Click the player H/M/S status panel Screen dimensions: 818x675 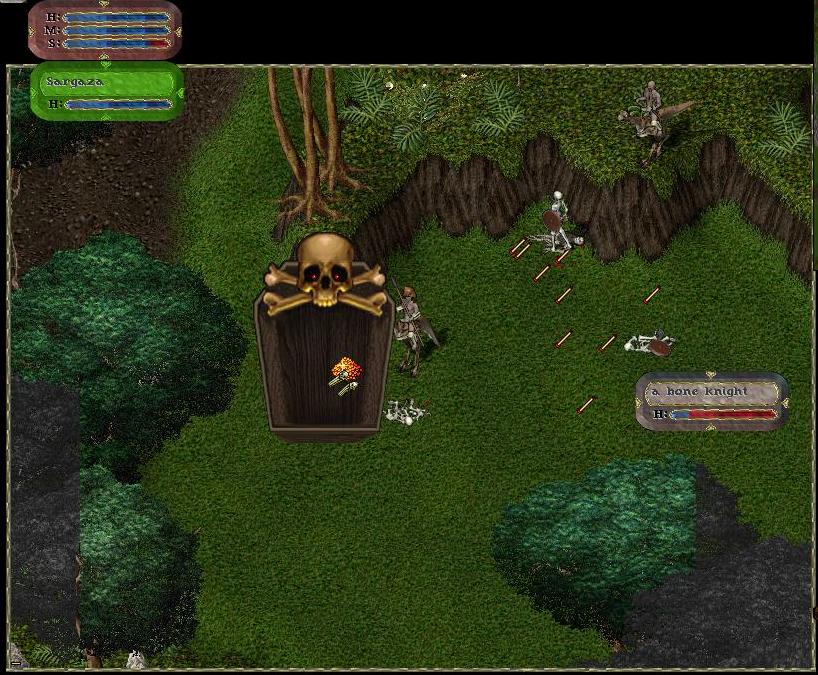click(x=105, y=29)
